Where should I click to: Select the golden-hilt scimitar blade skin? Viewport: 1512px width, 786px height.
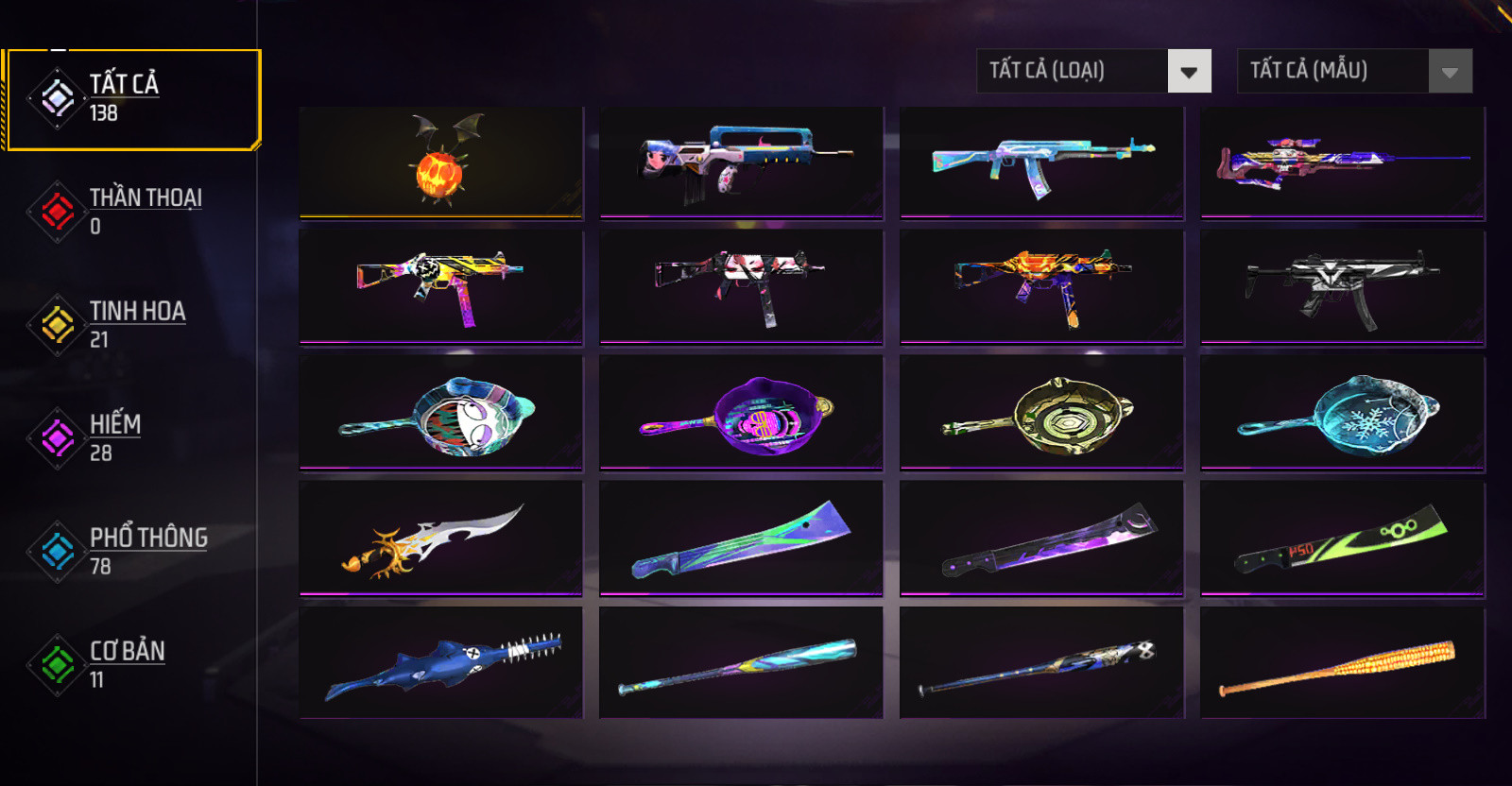pos(441,538)
